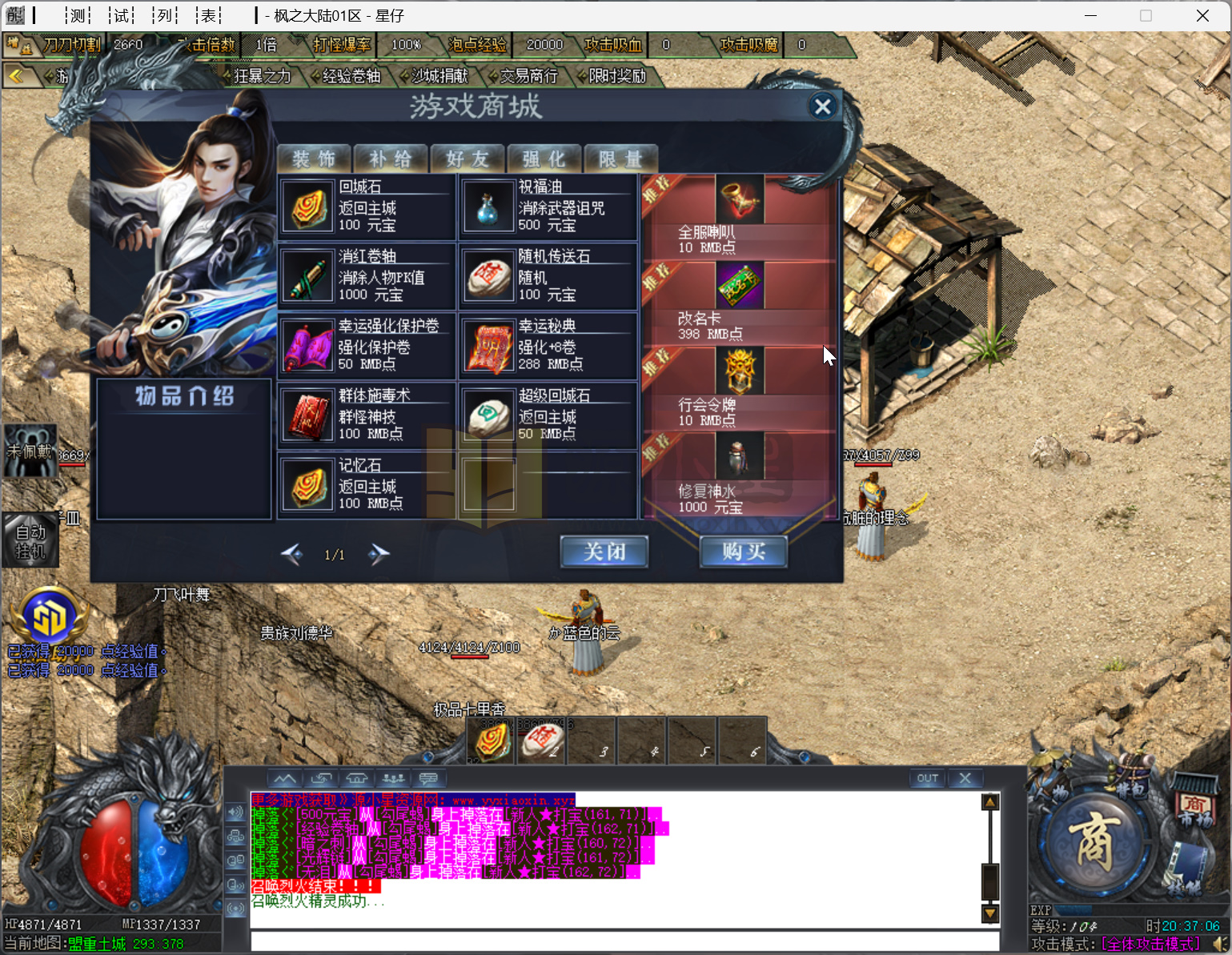The image size is (1232, 955).
Task: Open the 经验卷轴 top menu entry
Action: pos(351,76)
